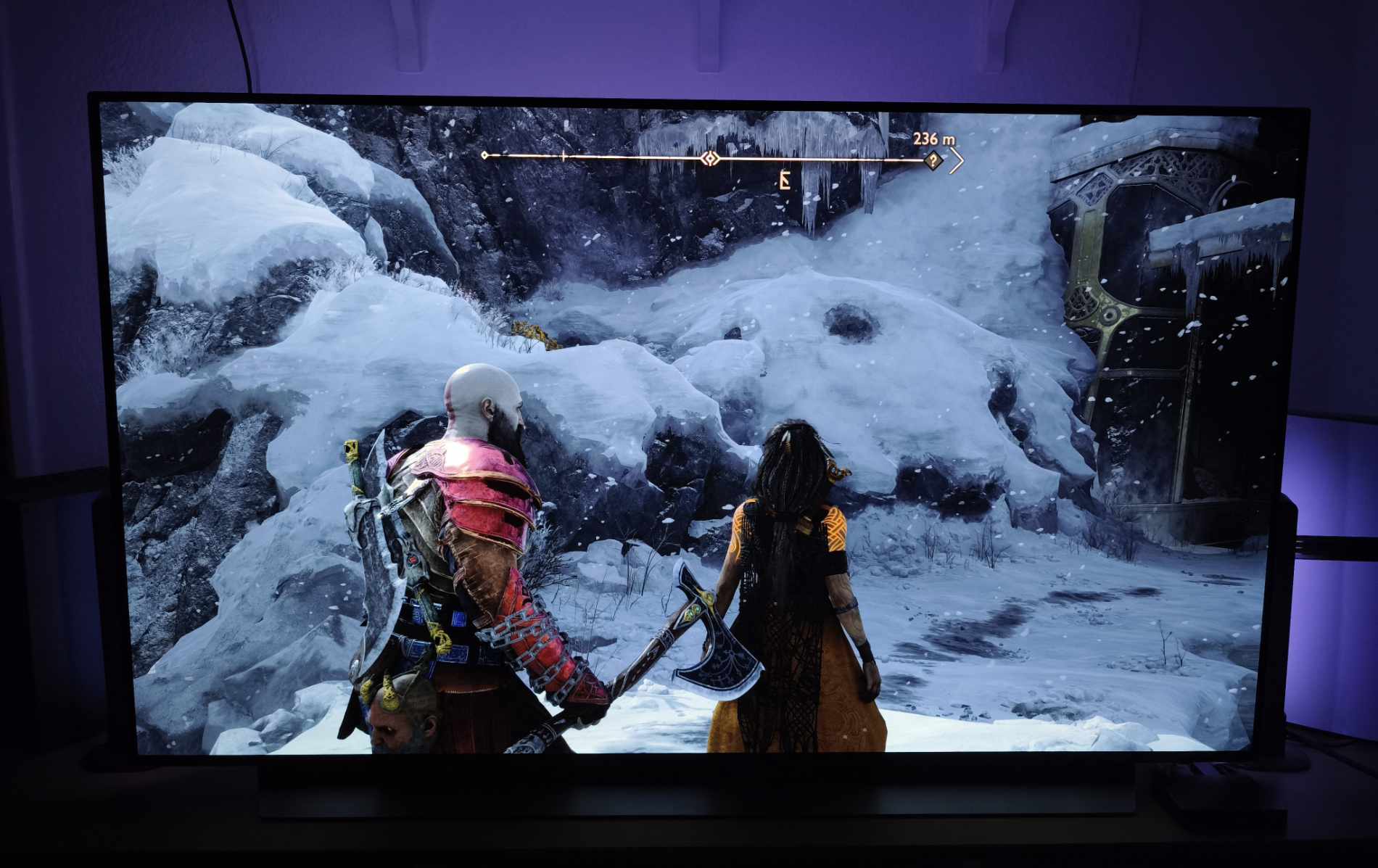The height and width of the screenshot is (868, 1378).
Task: Click the compass arrow beside the question mark
Action: pyautogui.click(x=957, y=161)
